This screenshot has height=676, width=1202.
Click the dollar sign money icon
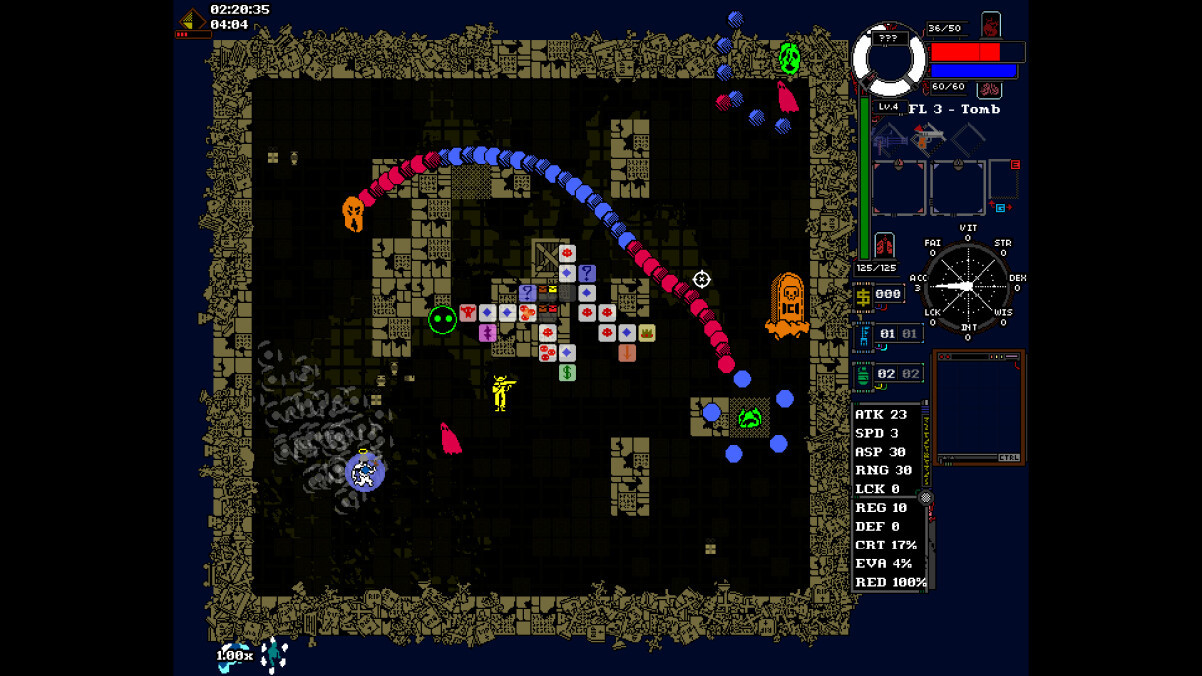click(863, 295)
